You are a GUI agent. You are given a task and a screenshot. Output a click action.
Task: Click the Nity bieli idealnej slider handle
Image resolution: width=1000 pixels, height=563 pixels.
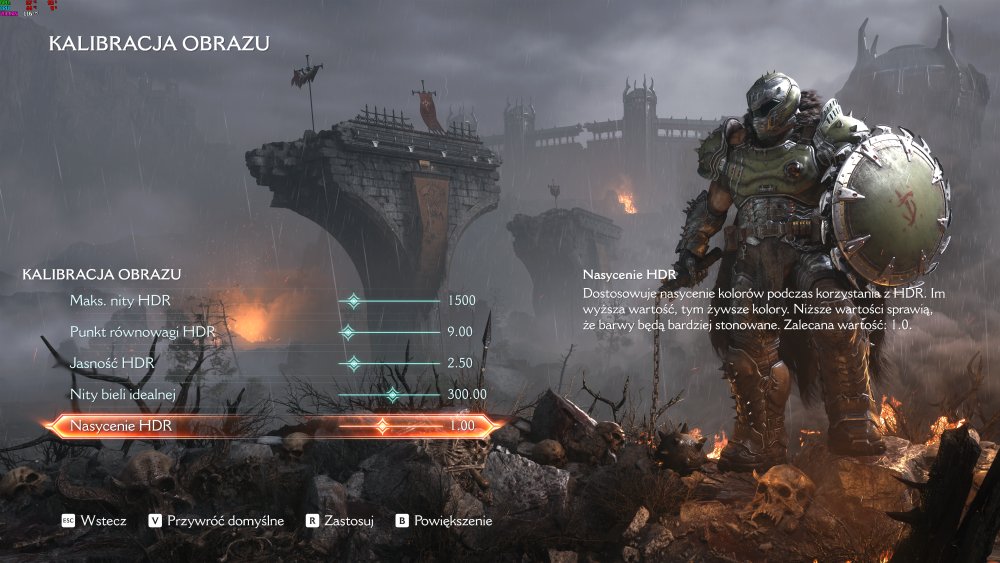click(392, 395)
